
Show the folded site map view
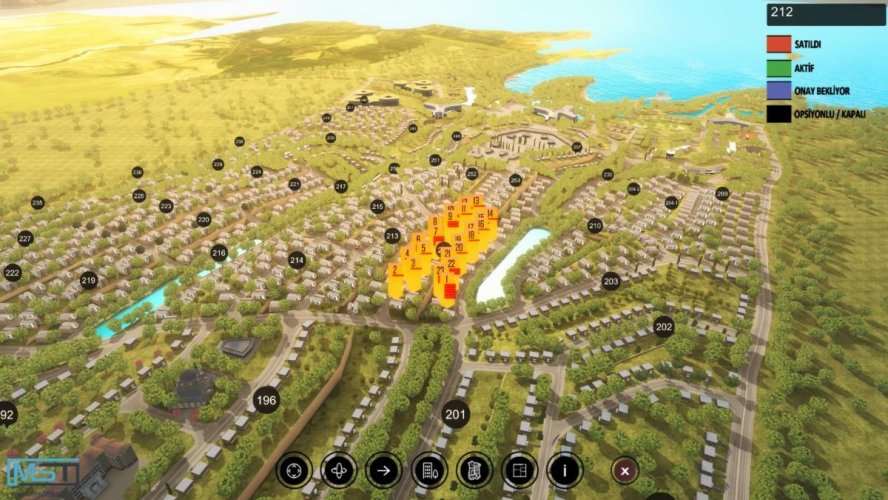tap(474, 469)
